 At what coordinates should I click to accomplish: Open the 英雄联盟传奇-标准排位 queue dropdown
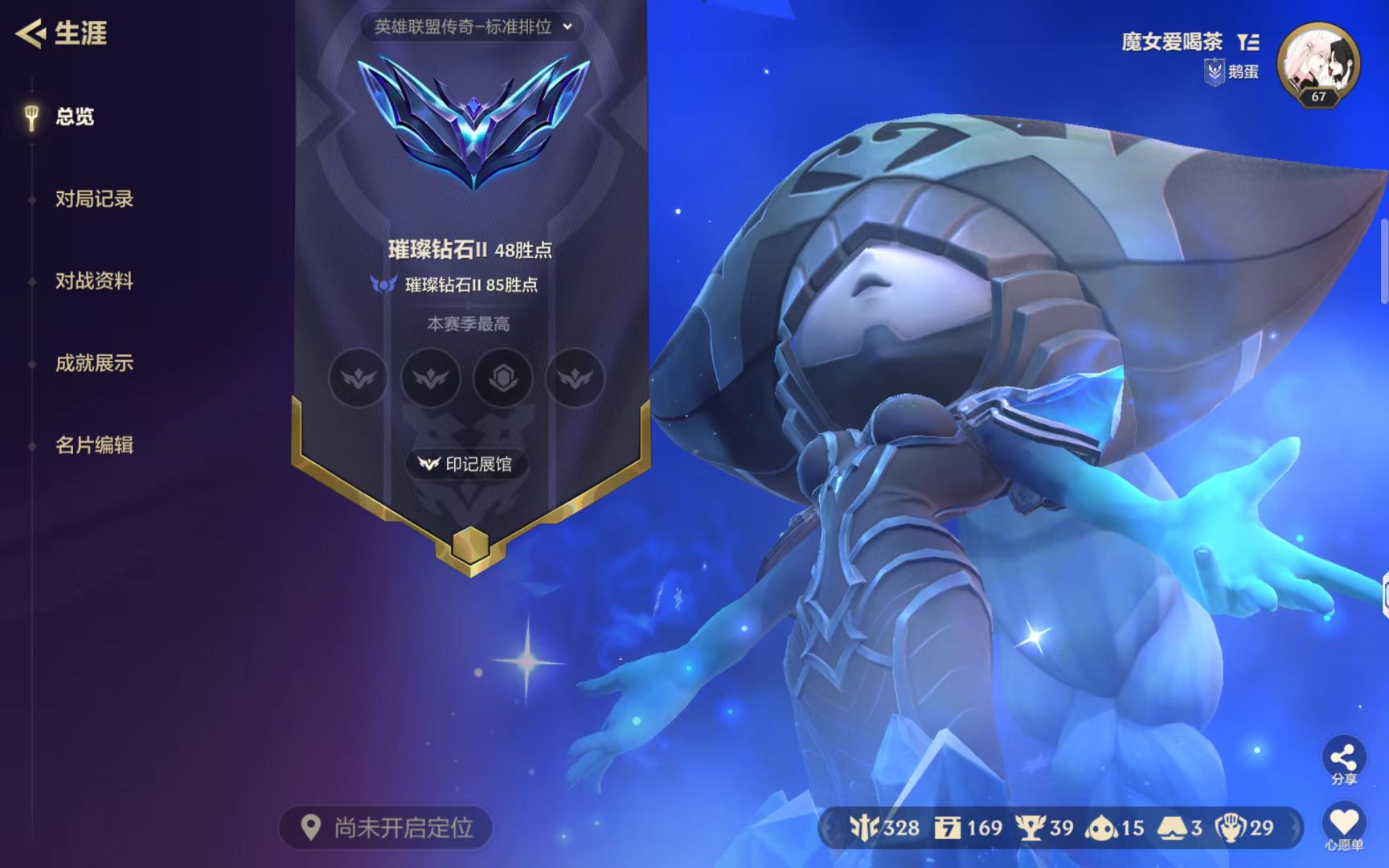pos(471,27)
